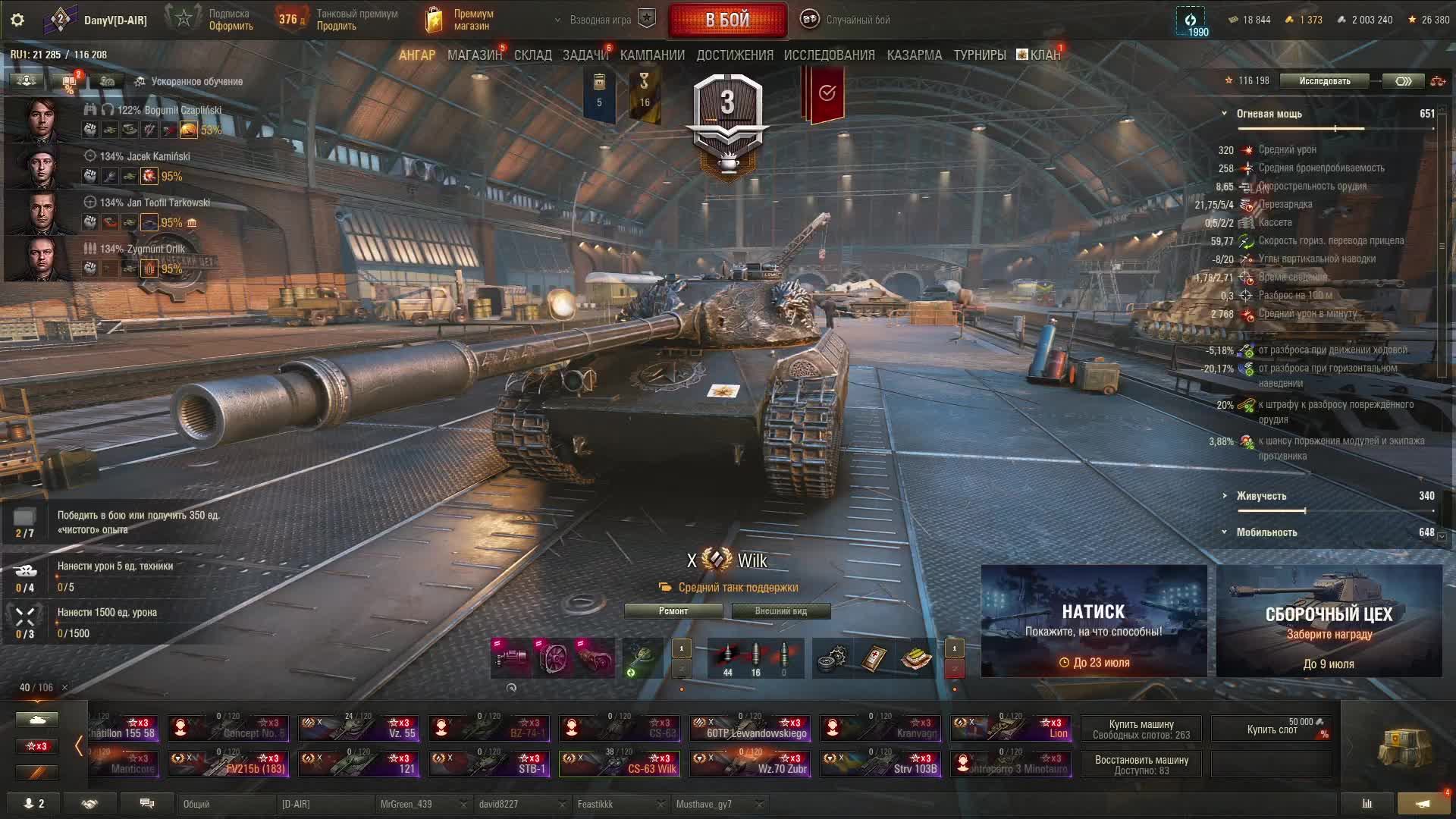Click the Ремонт button

[673, 611]
